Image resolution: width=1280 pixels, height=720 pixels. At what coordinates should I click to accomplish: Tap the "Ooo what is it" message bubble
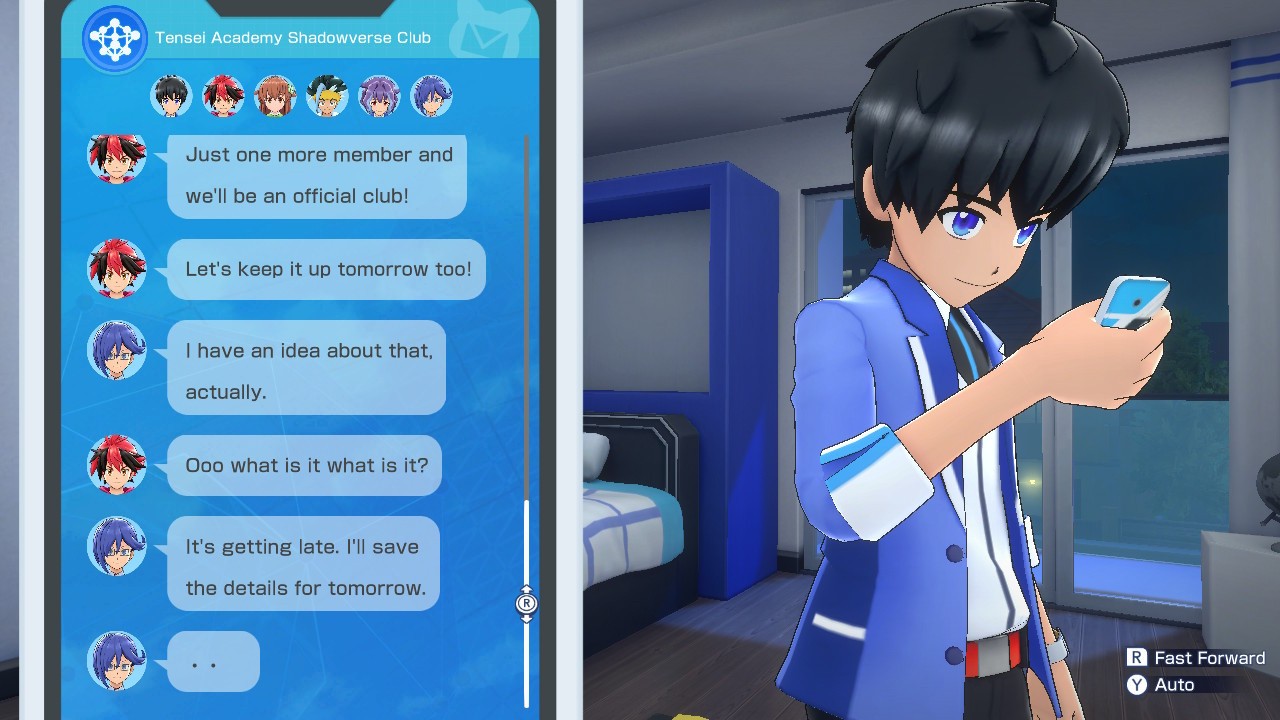(x=304, y=465)
